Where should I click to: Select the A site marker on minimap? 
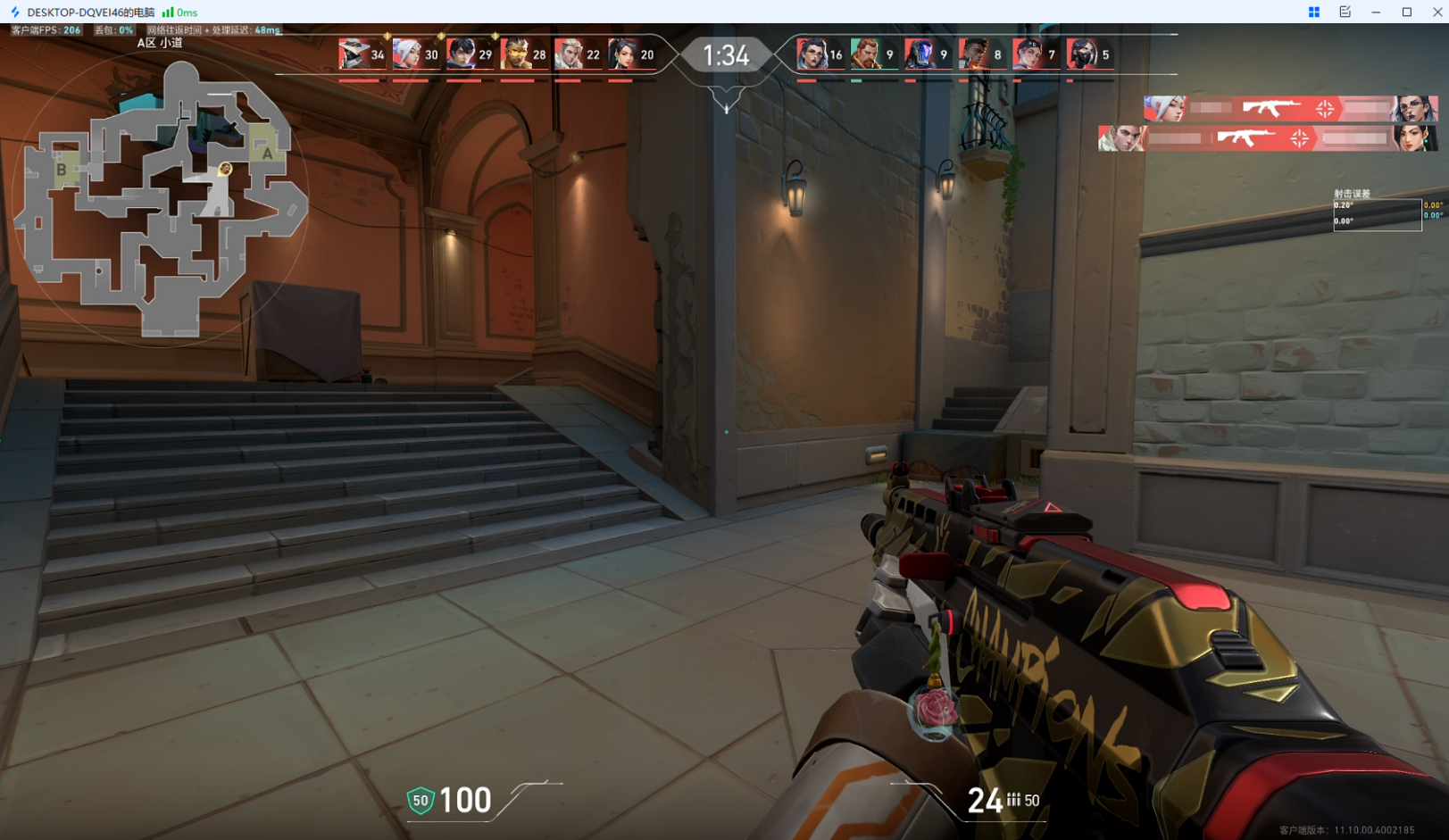(266, 153)
